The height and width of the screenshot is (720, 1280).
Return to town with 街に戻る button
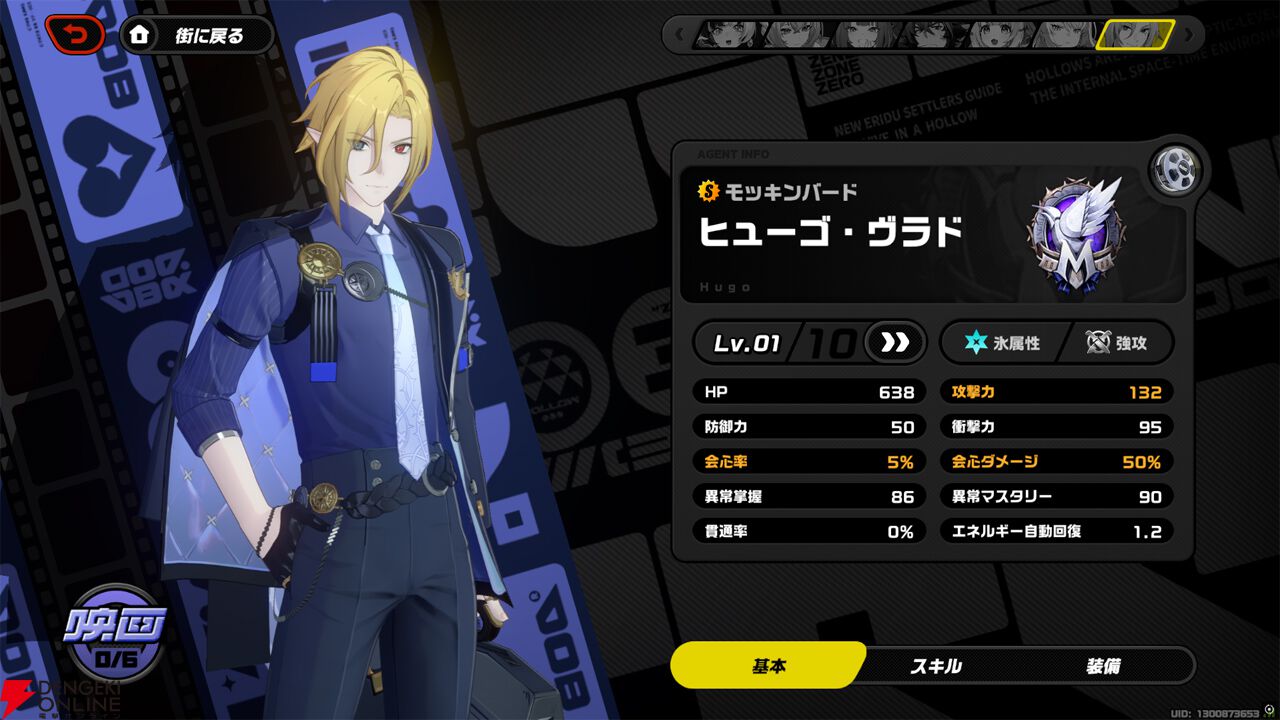[198, 36]
